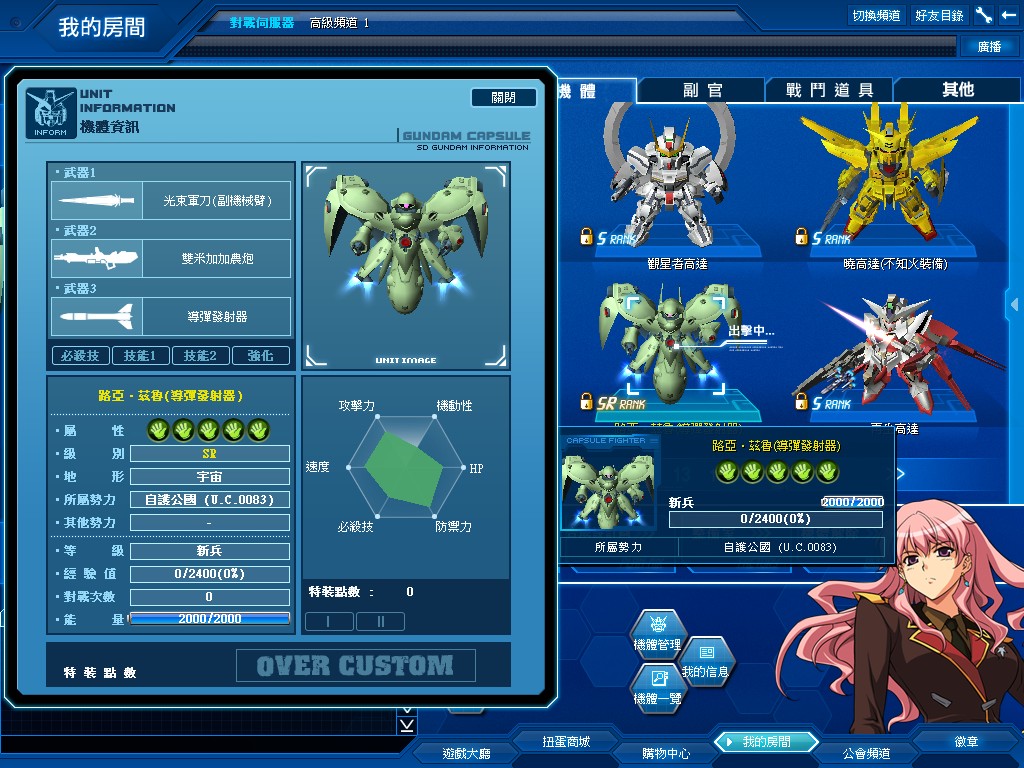This screenshot has width=1024, height=768.
Task: View the 技能1 skill details
Action: click(140, 355)
